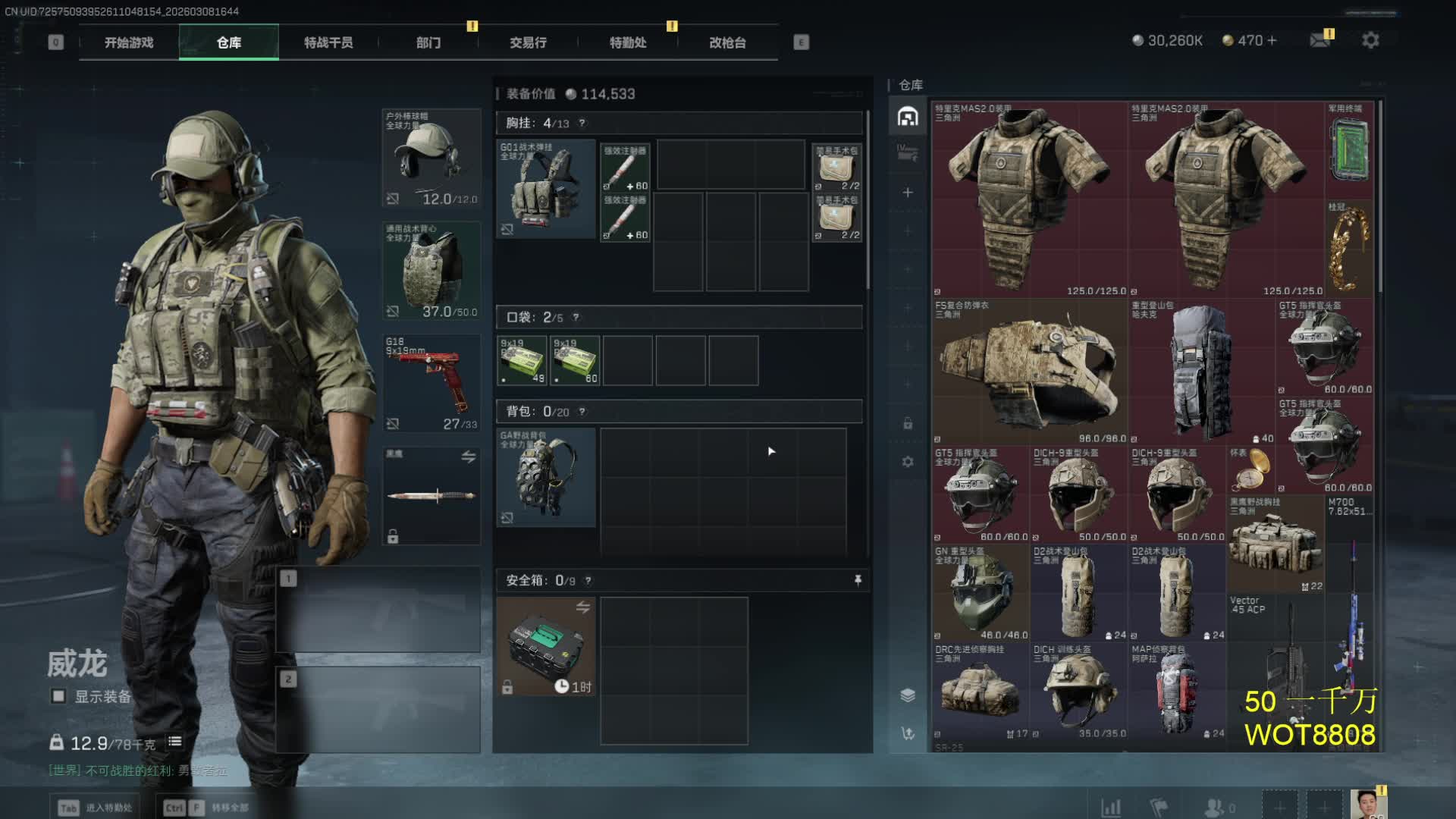The height and width of the screenshot is (819, 1456).
Task: Open the mail envelope icon
Action: [1320, 40]
